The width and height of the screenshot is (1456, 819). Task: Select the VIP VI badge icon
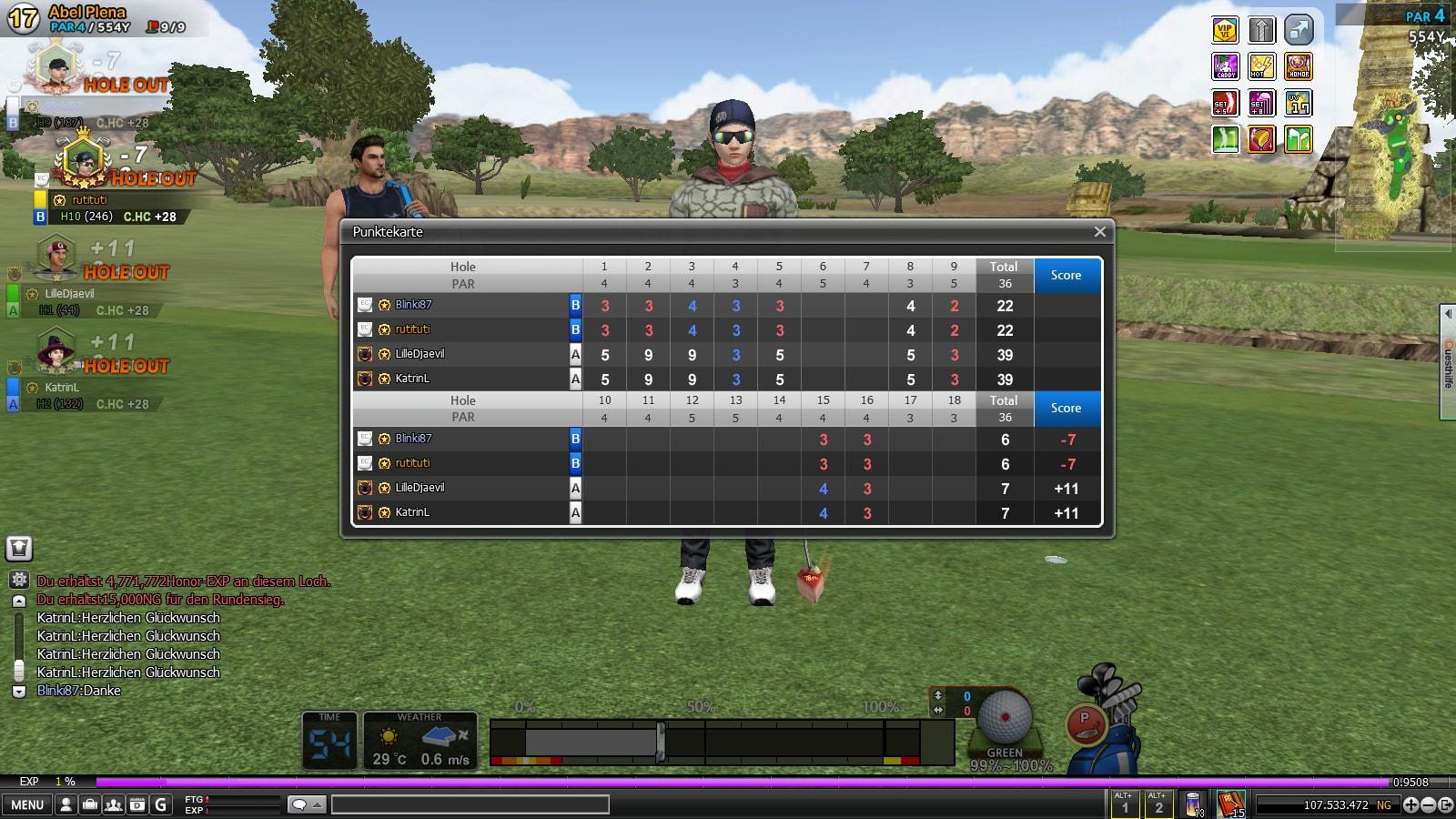point(1226,30)
